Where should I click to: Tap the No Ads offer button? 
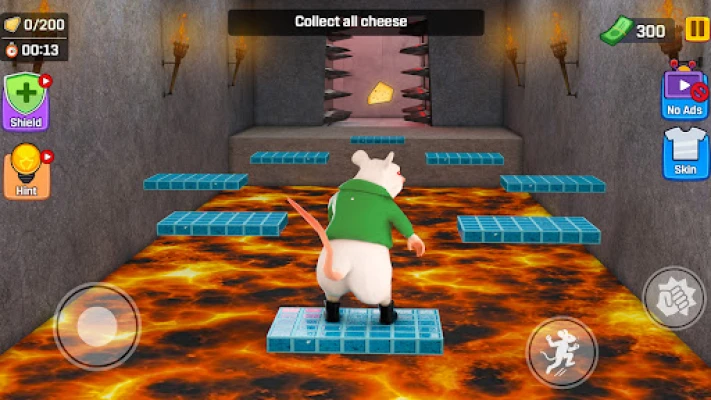click(x=685, y=93)
